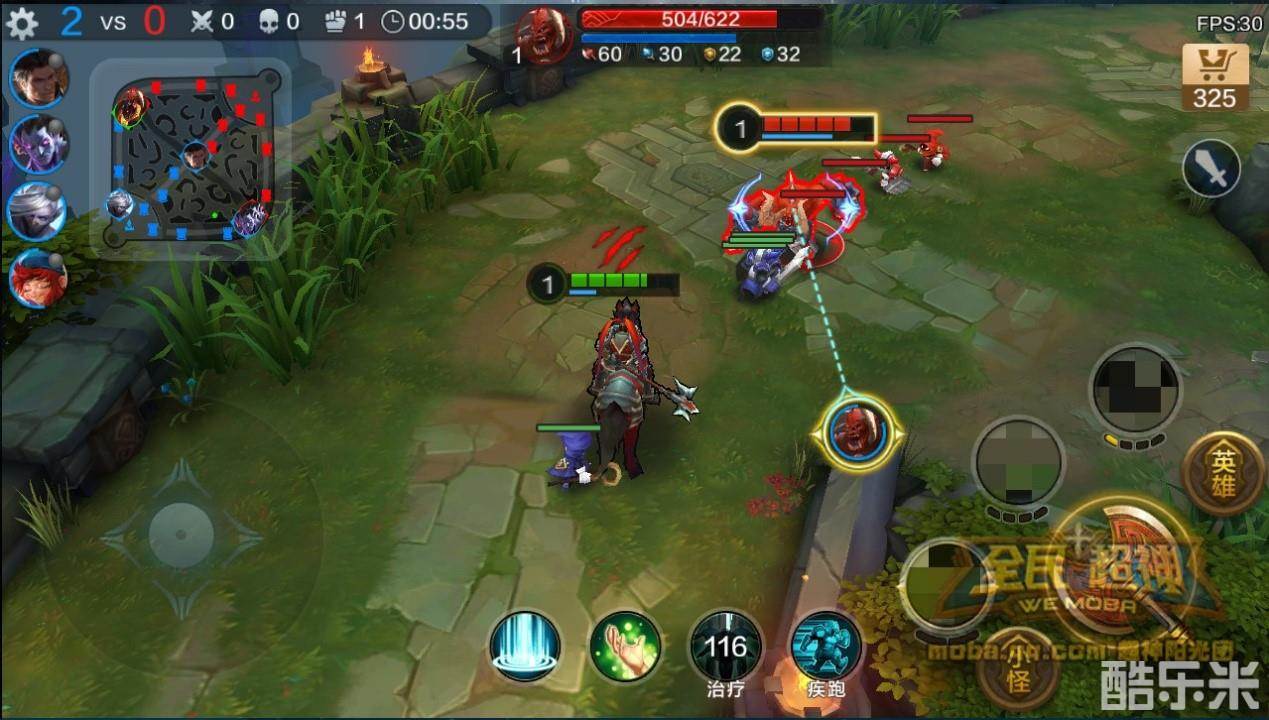Screen dimensions: 1269x720
Task: Select the dark-haired male teammate portrait
Action: coord(38,78)
